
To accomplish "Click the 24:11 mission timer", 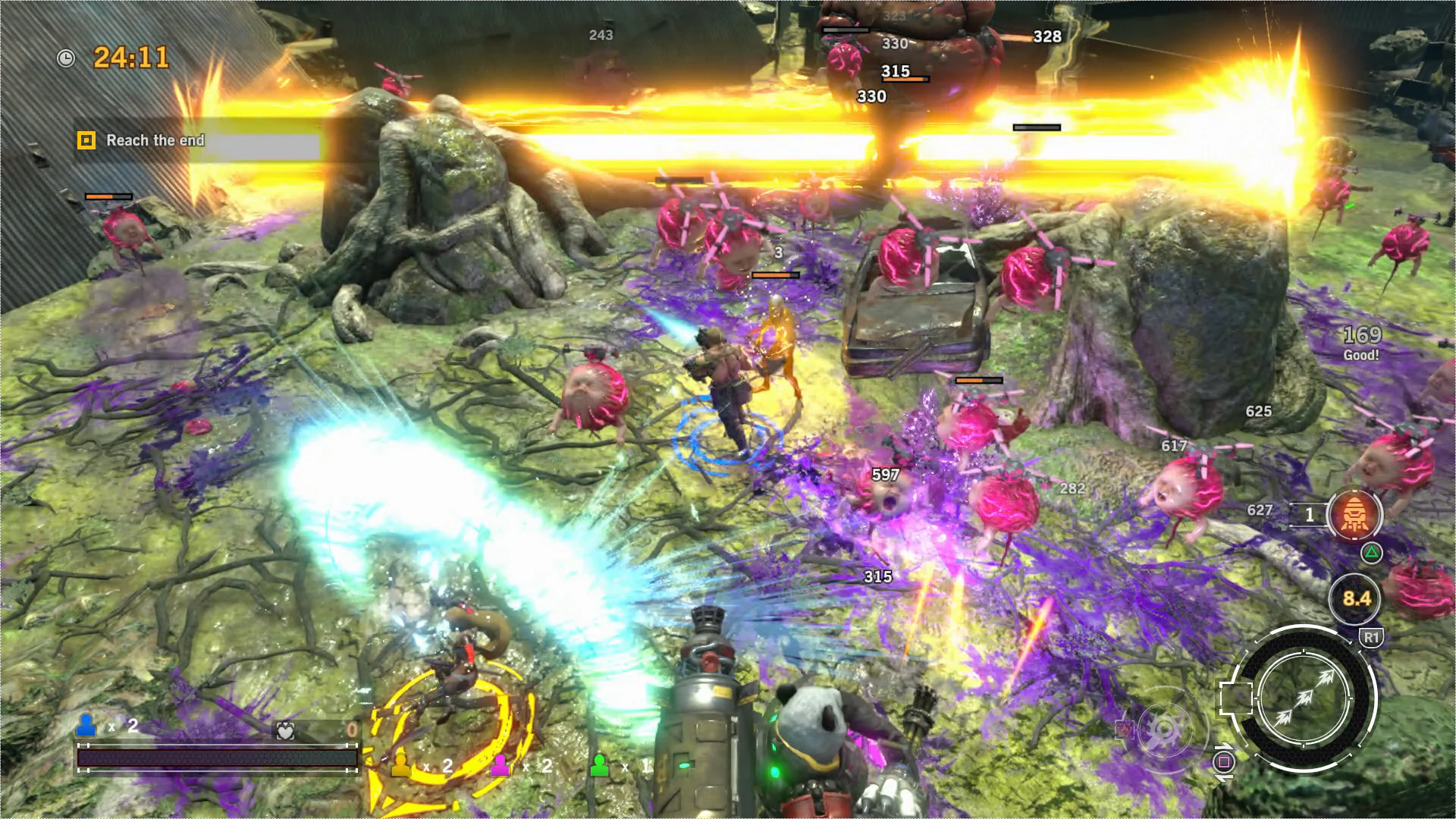I will (130, 56).
